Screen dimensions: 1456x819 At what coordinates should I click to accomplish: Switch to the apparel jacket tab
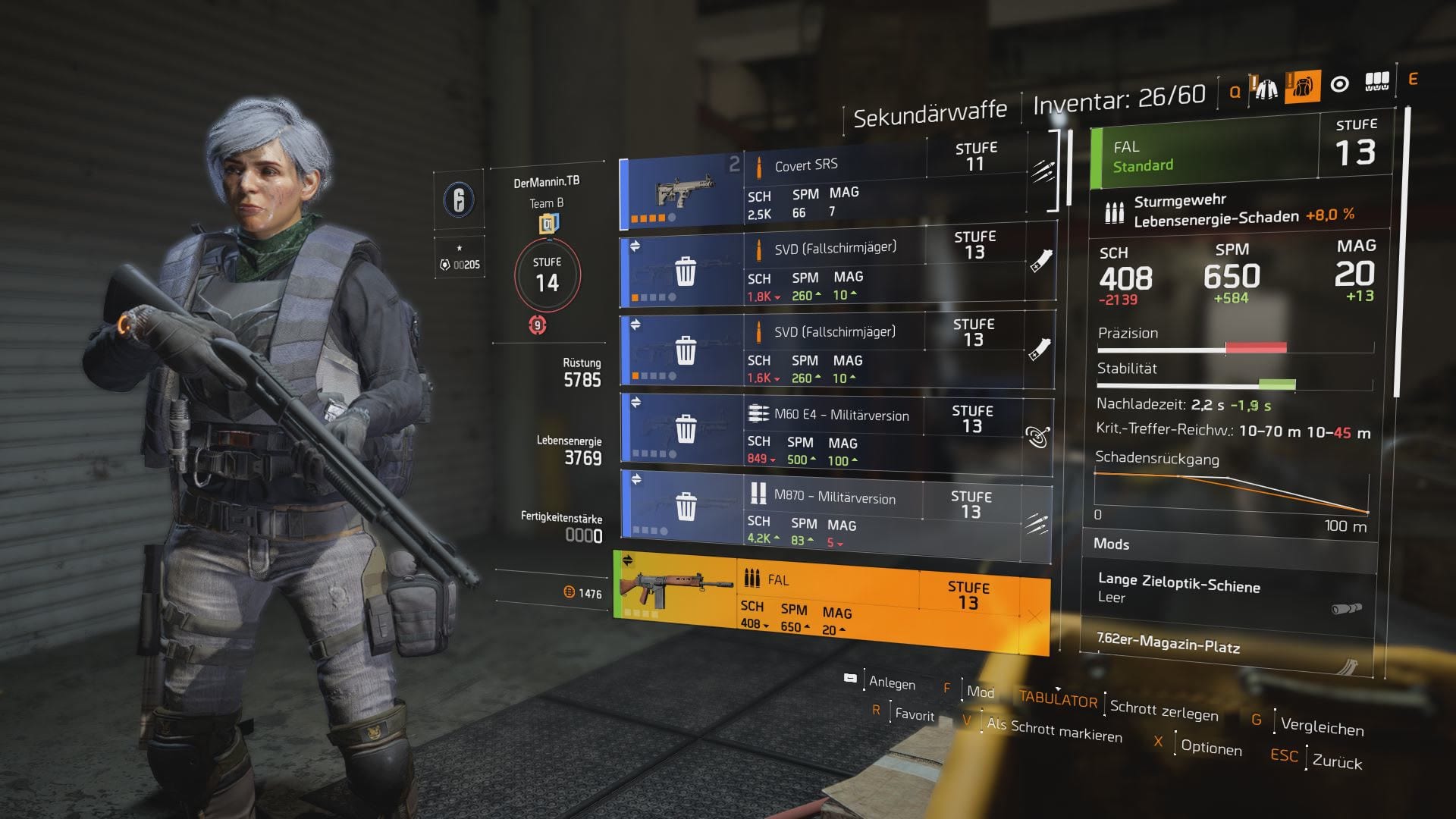(x=1266, y=89)
